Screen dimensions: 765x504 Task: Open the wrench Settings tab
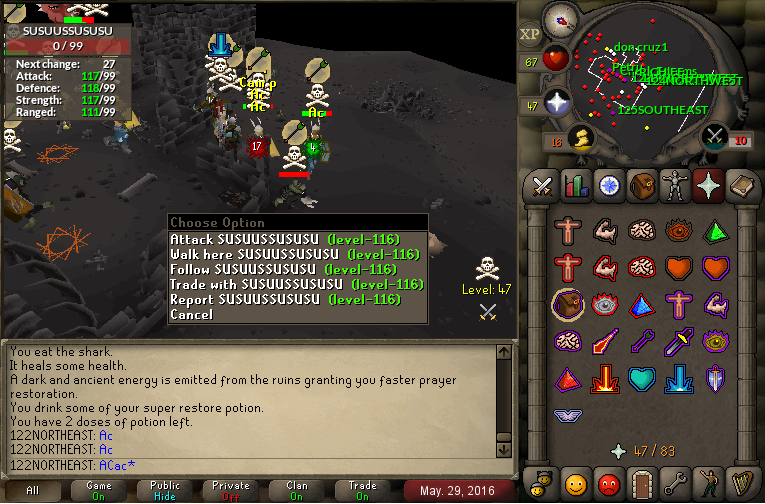point(675,484)
